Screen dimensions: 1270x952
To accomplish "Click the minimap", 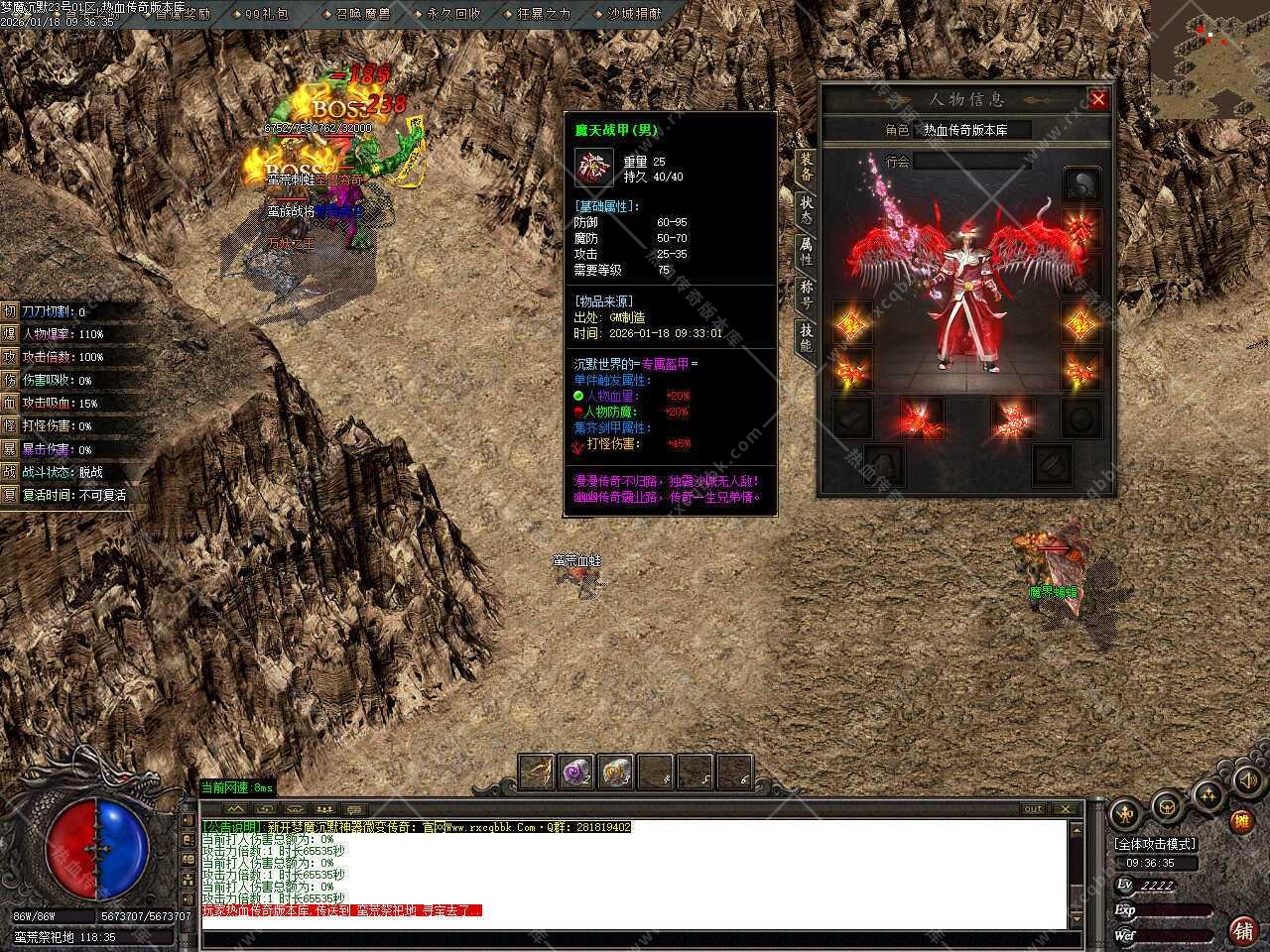I will 1210,59.
